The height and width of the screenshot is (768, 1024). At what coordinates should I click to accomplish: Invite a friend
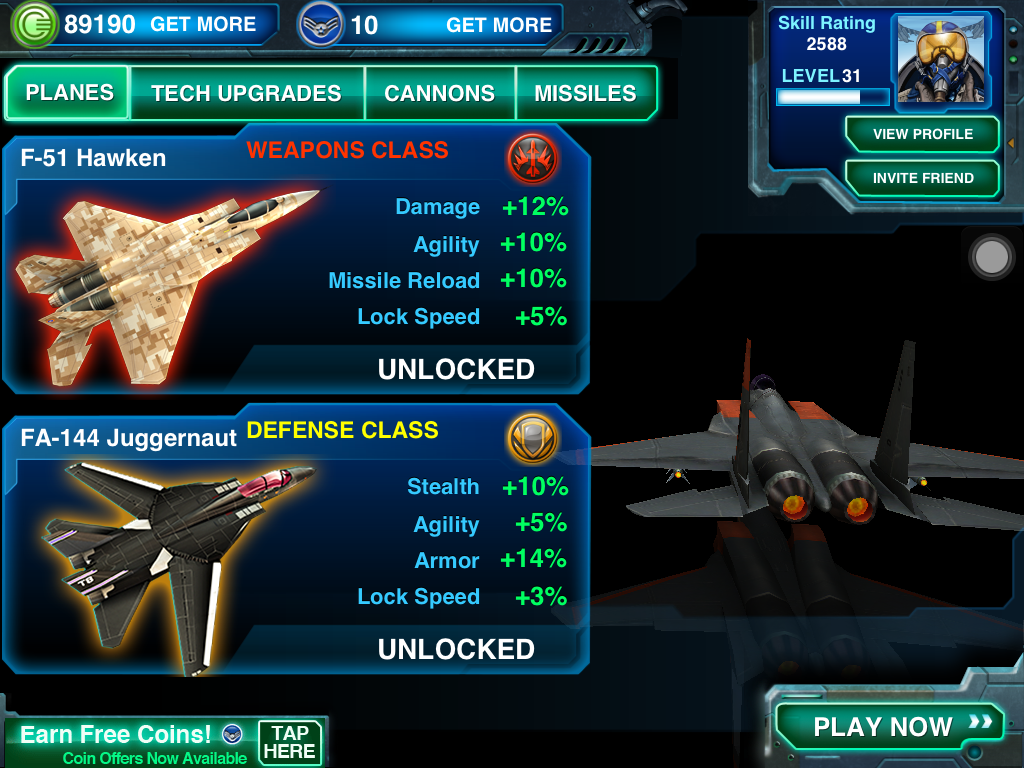[922, 178]
